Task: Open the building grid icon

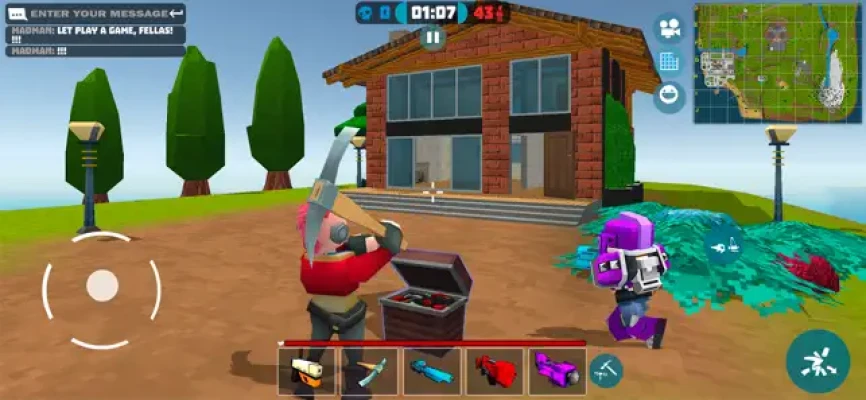Action: [669, 62]
